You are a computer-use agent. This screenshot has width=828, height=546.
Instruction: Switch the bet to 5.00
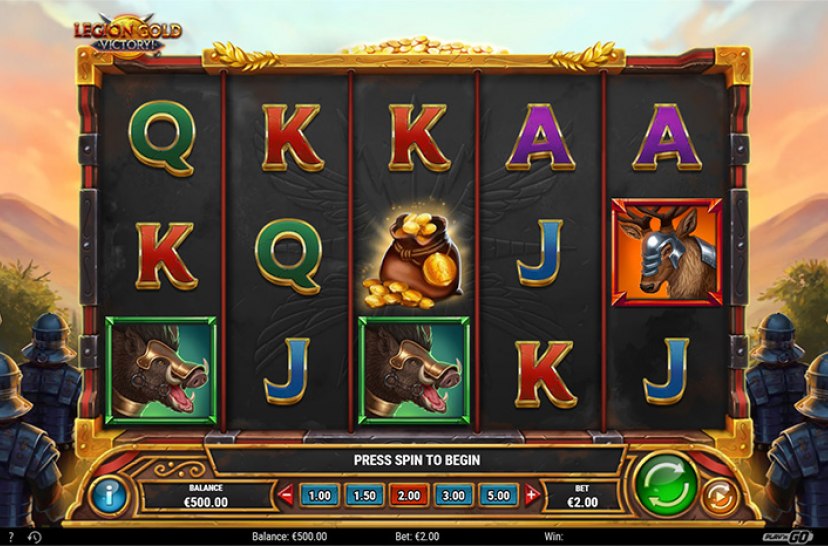(x=498, y=495)
